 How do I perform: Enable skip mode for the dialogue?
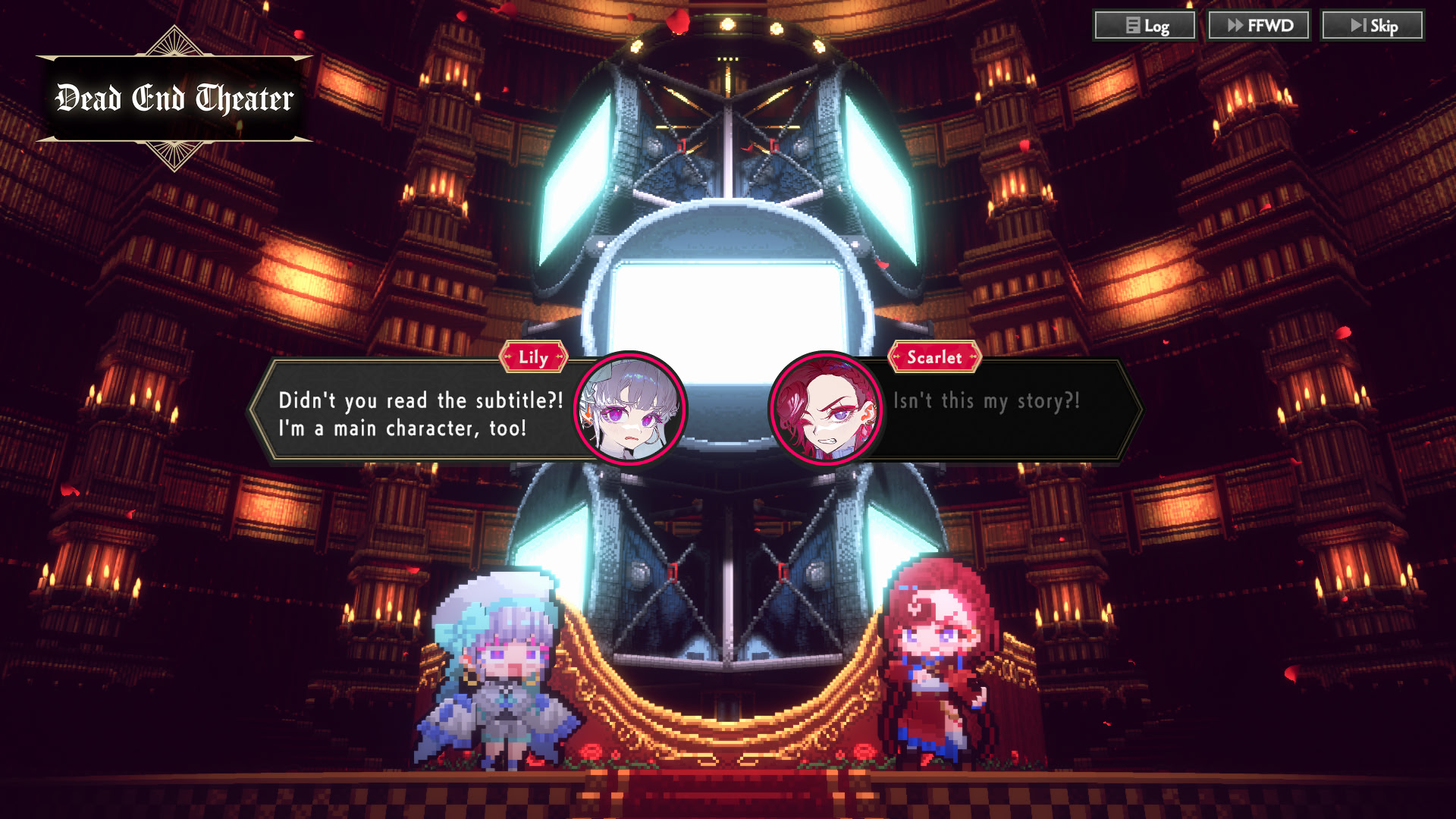pos(1373,25)
